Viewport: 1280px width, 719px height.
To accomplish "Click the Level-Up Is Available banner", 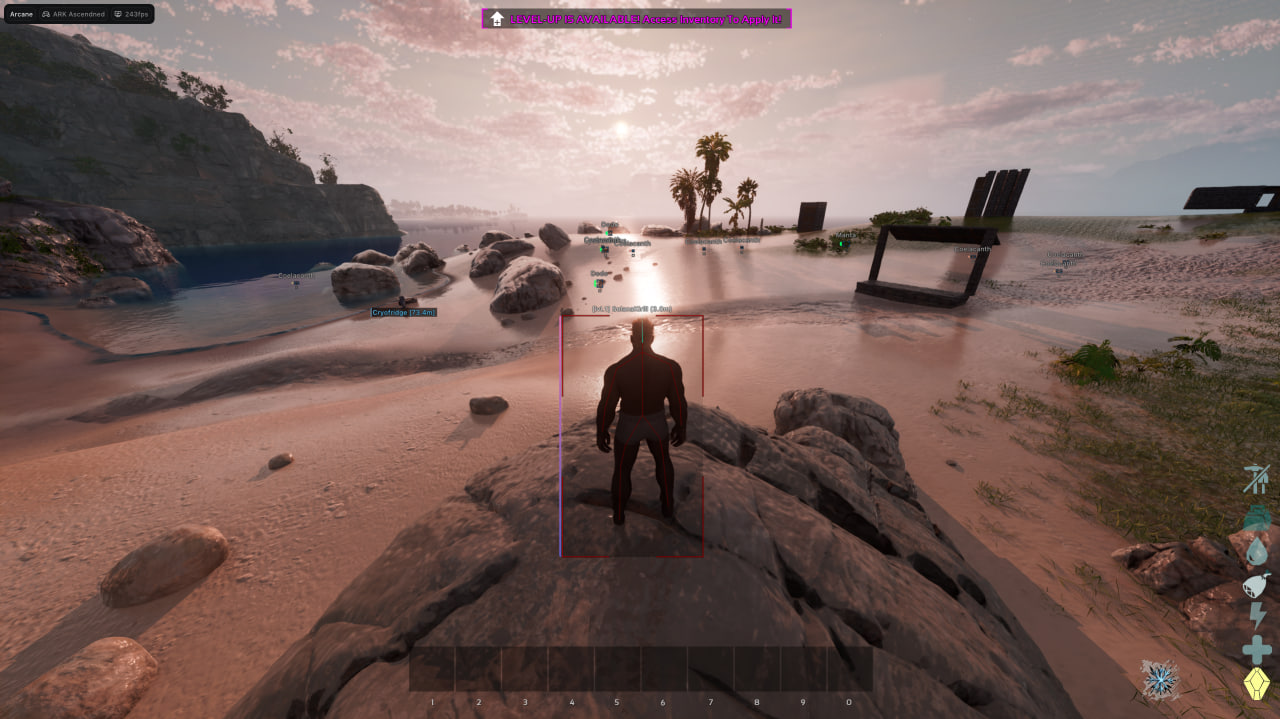I will tap(636, 19).
